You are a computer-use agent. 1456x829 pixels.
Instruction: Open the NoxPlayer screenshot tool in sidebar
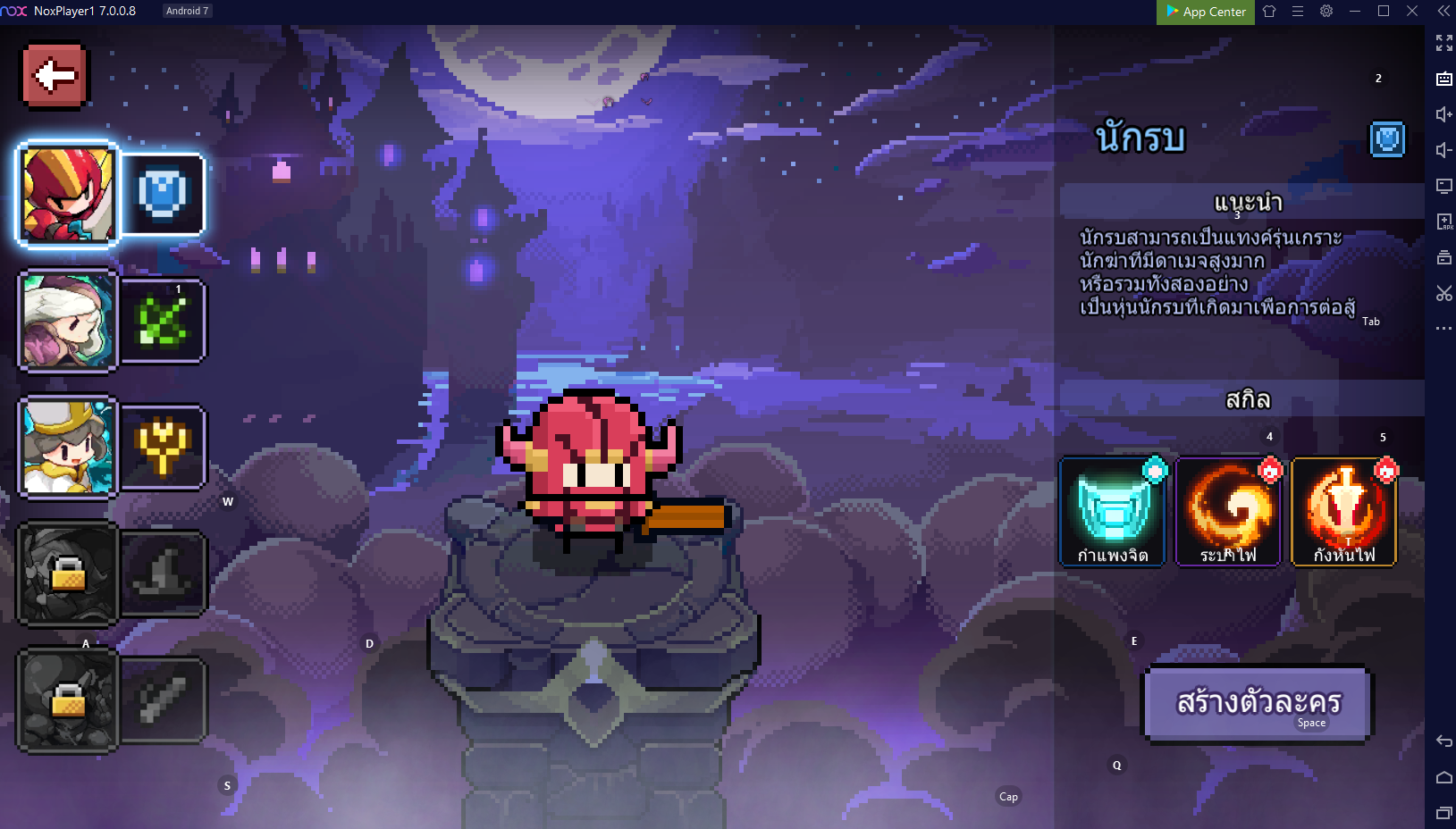(1443, 293)
